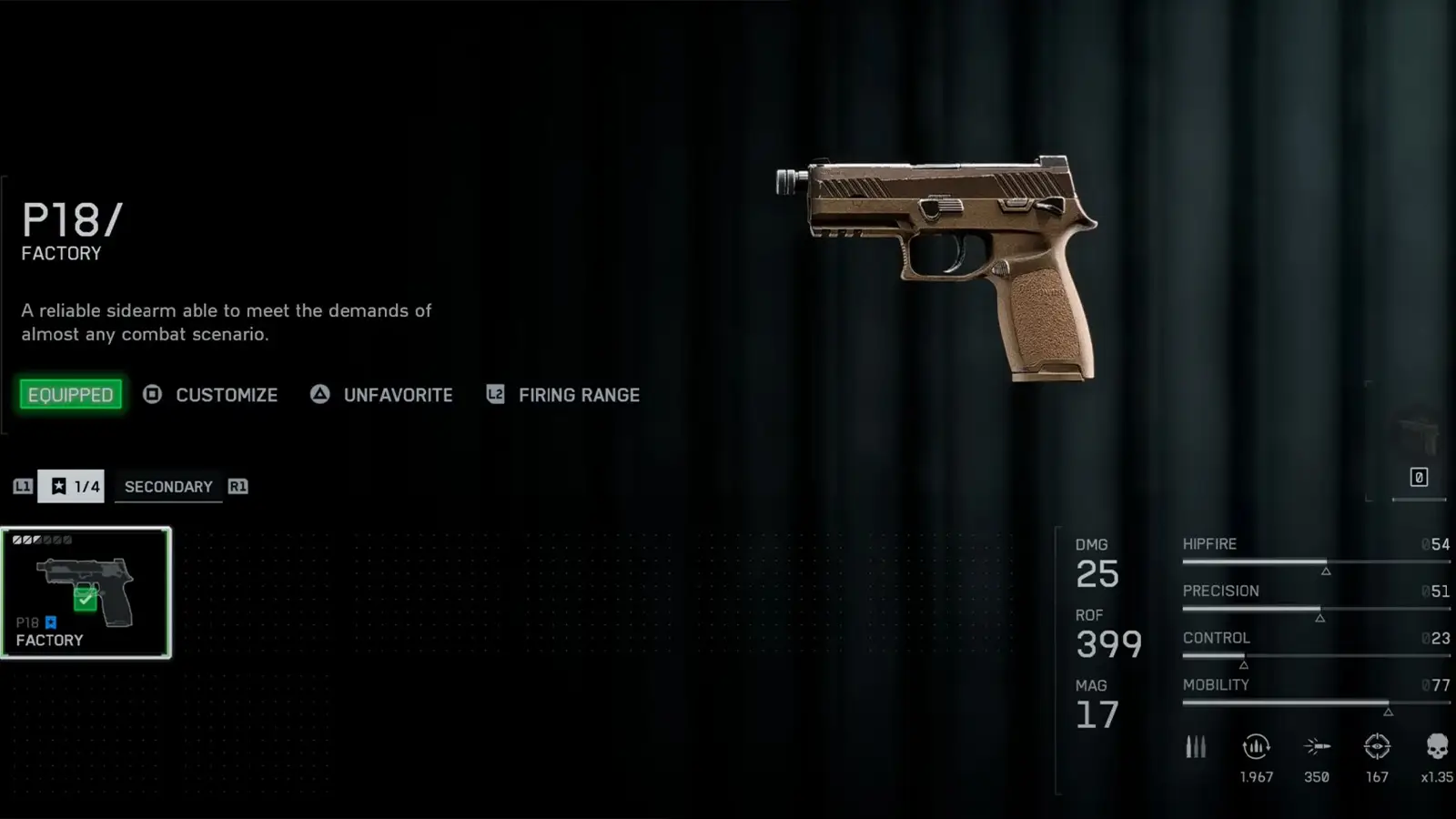Expand the Precision stat marker

pos(1319,616)
